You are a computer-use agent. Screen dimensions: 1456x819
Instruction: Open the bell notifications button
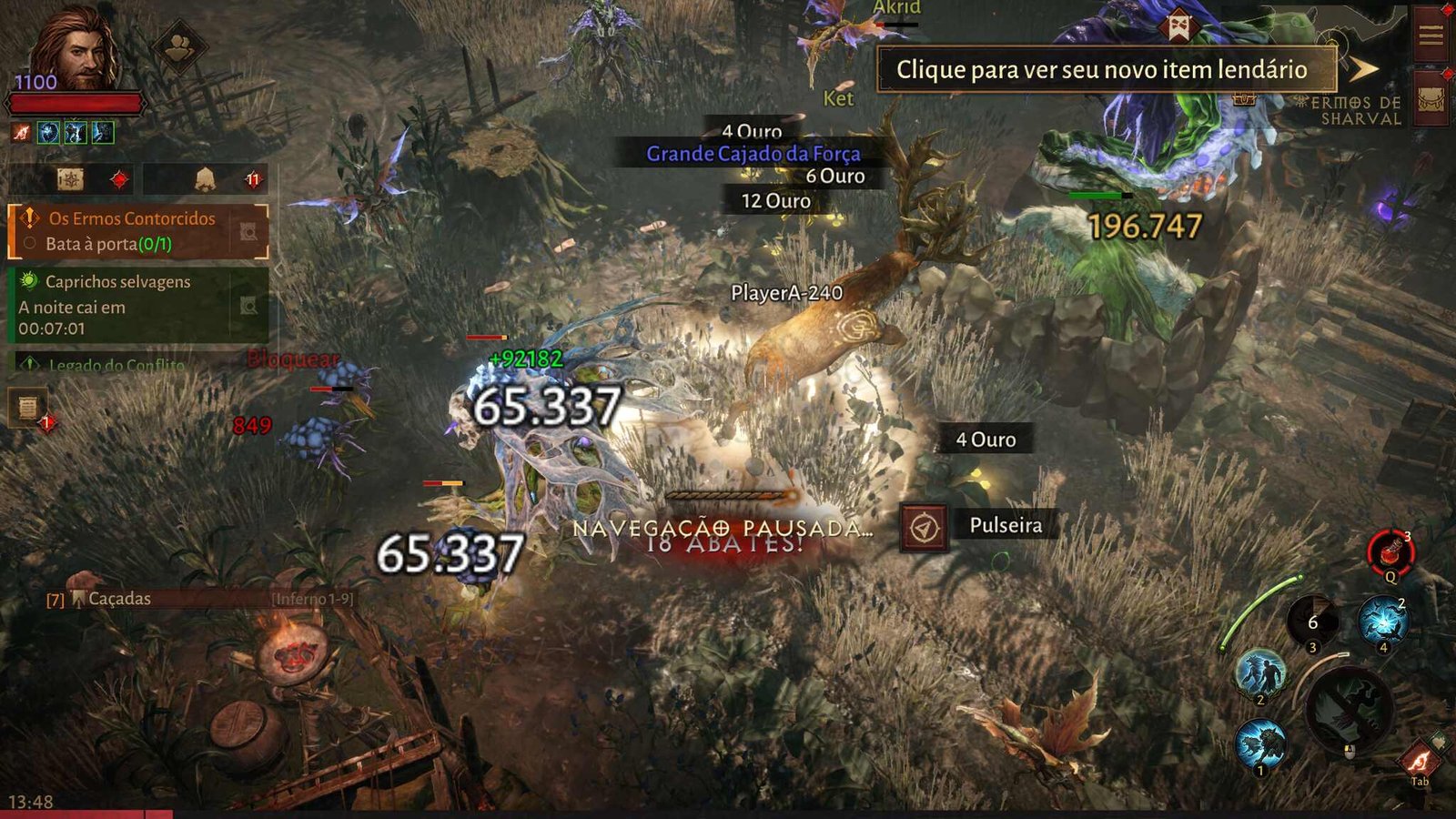click(206, 179)
